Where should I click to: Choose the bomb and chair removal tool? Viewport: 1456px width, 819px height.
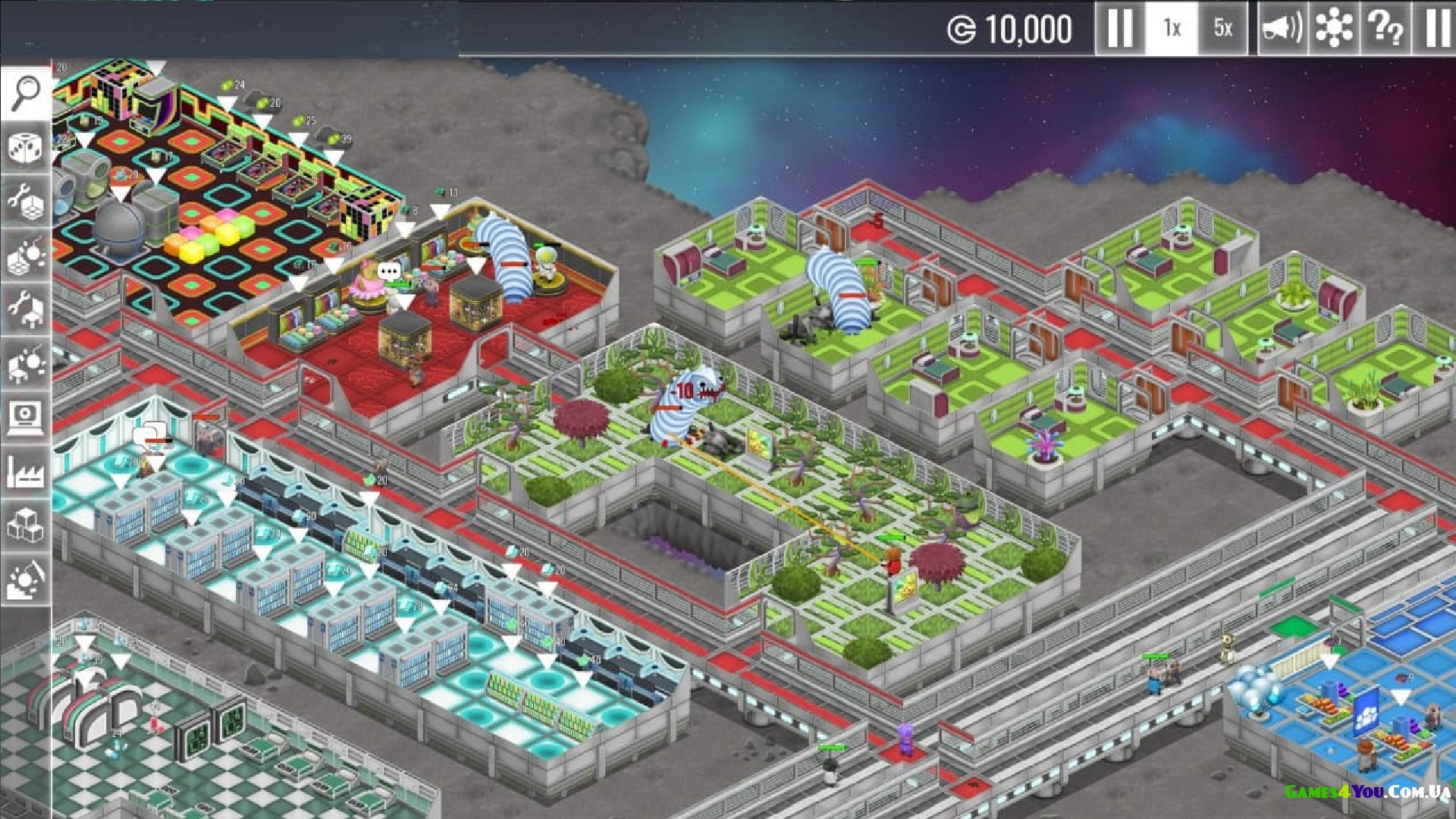(26, 364)
